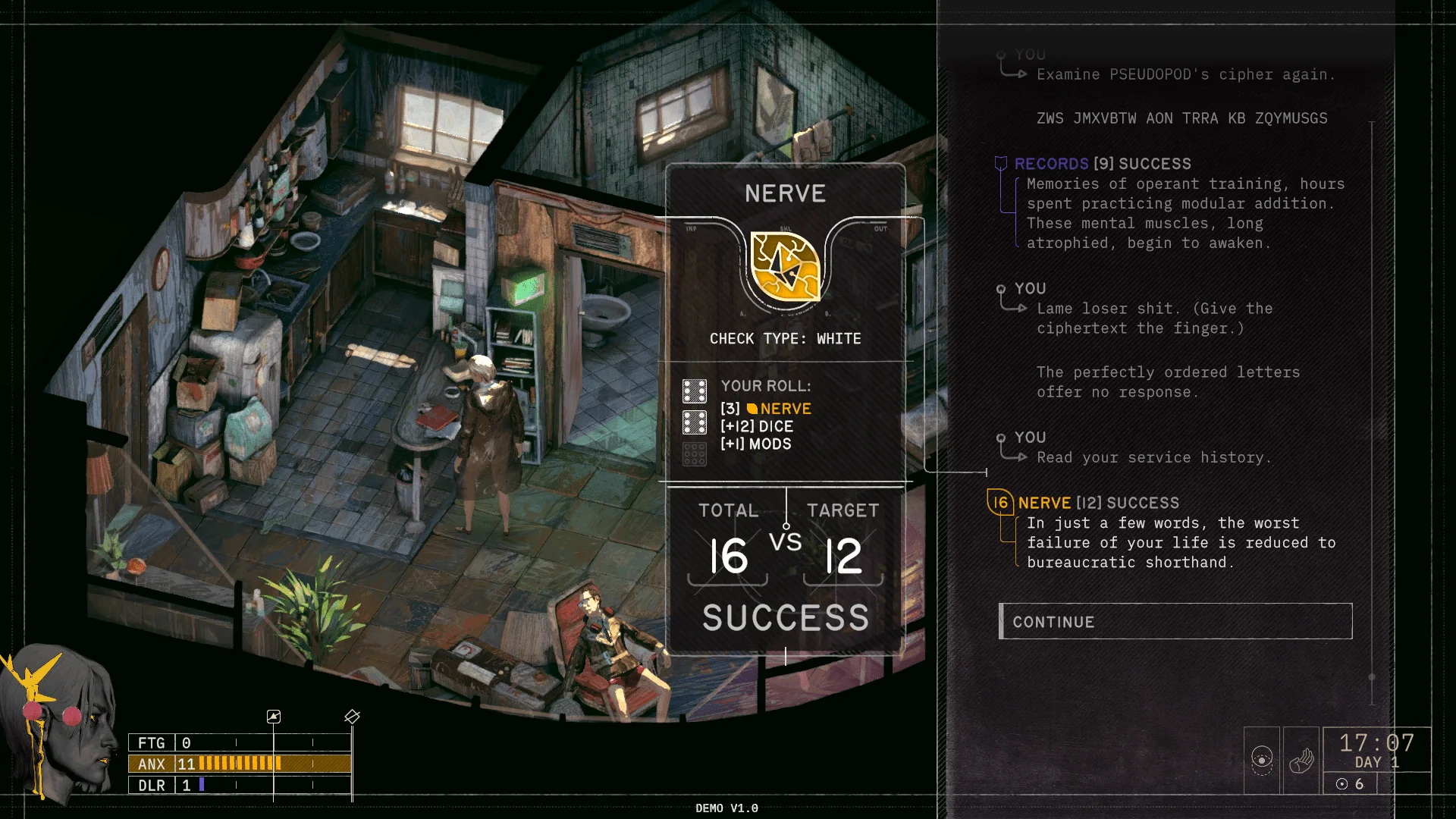Select the Nerve skill emblem

[785, 267]
